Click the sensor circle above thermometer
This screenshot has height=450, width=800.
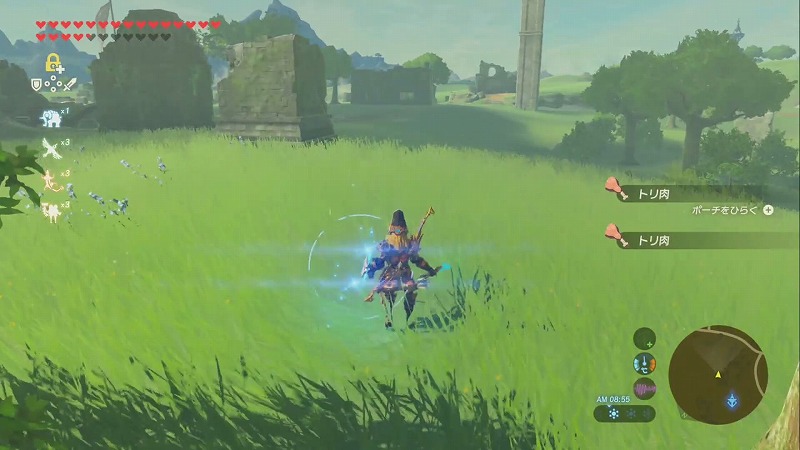point(645,338)
